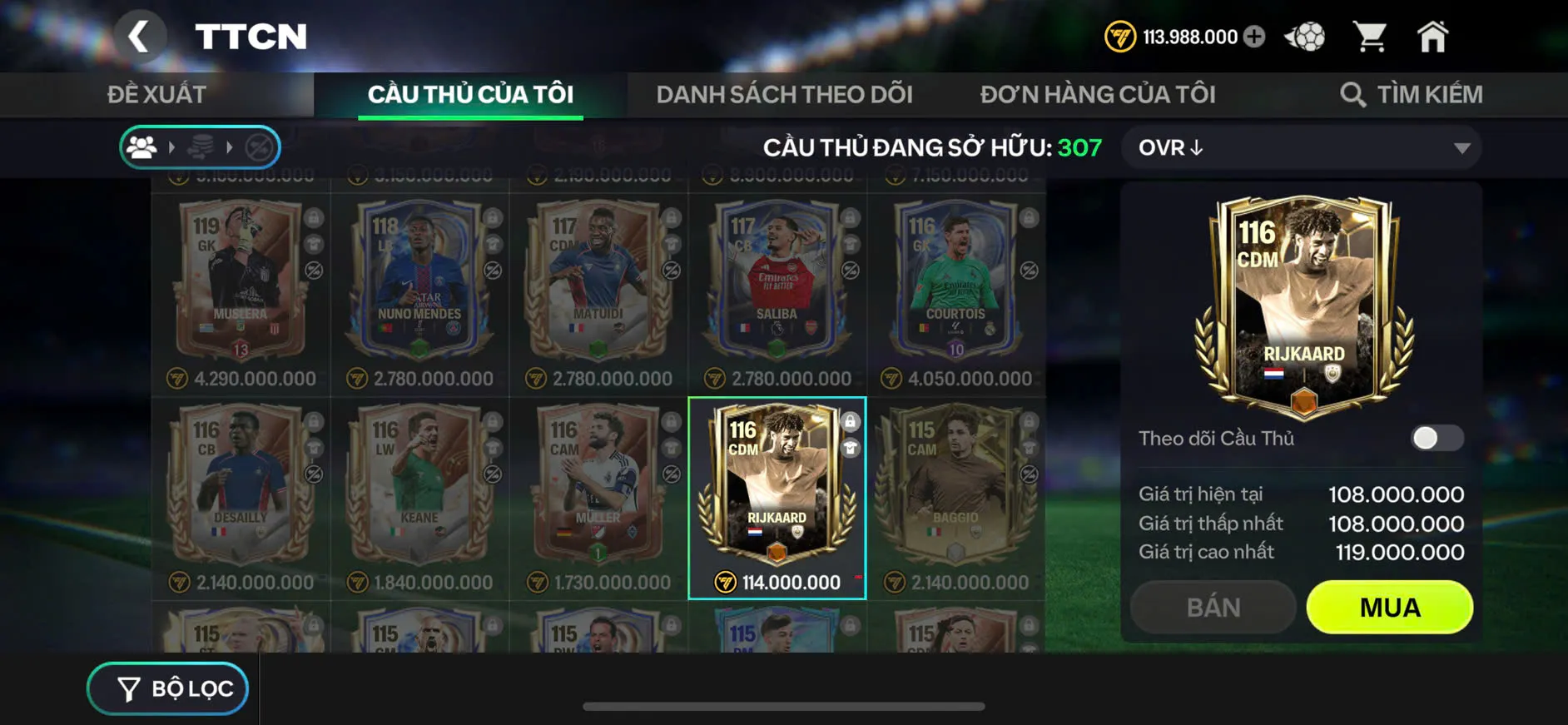This screenshot has height=725, width=1568.
Task: Click the players filter icon
Action: 143,147
